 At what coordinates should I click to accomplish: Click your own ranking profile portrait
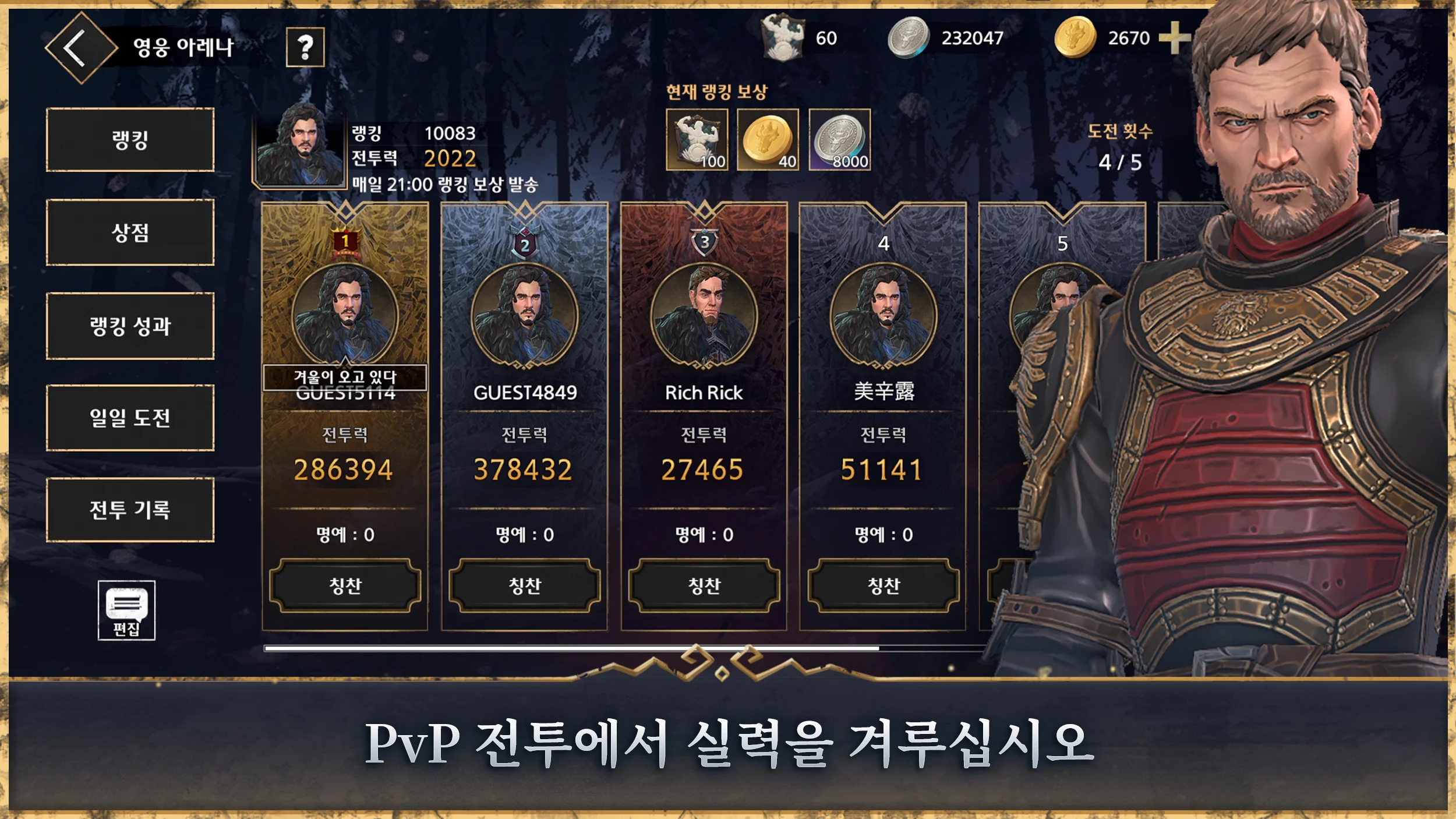(x=300, y=146)
